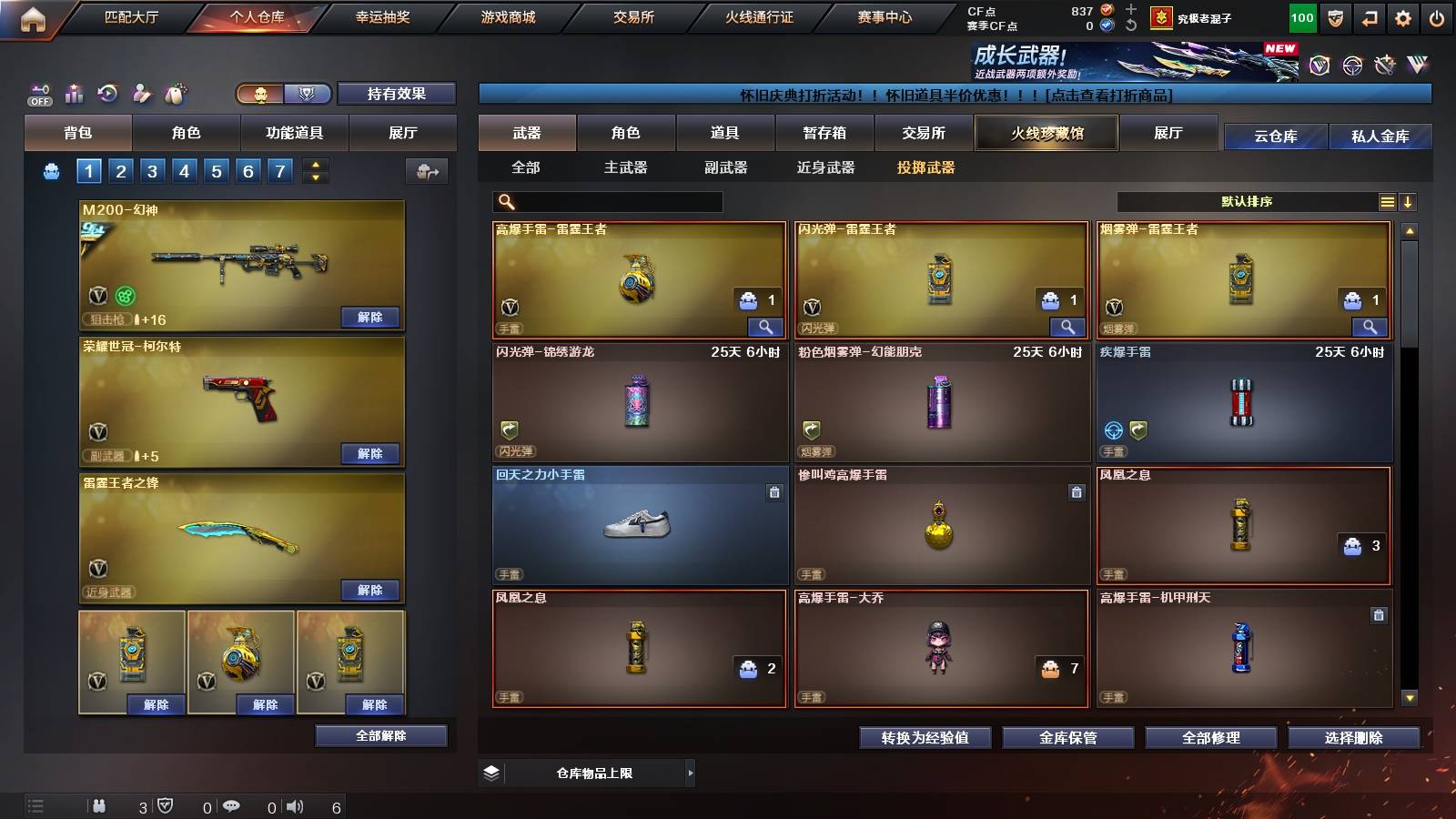Select the pet egg icon in the left toolbar
Screen dimensions: 1456x819
[x=177, y=94]
